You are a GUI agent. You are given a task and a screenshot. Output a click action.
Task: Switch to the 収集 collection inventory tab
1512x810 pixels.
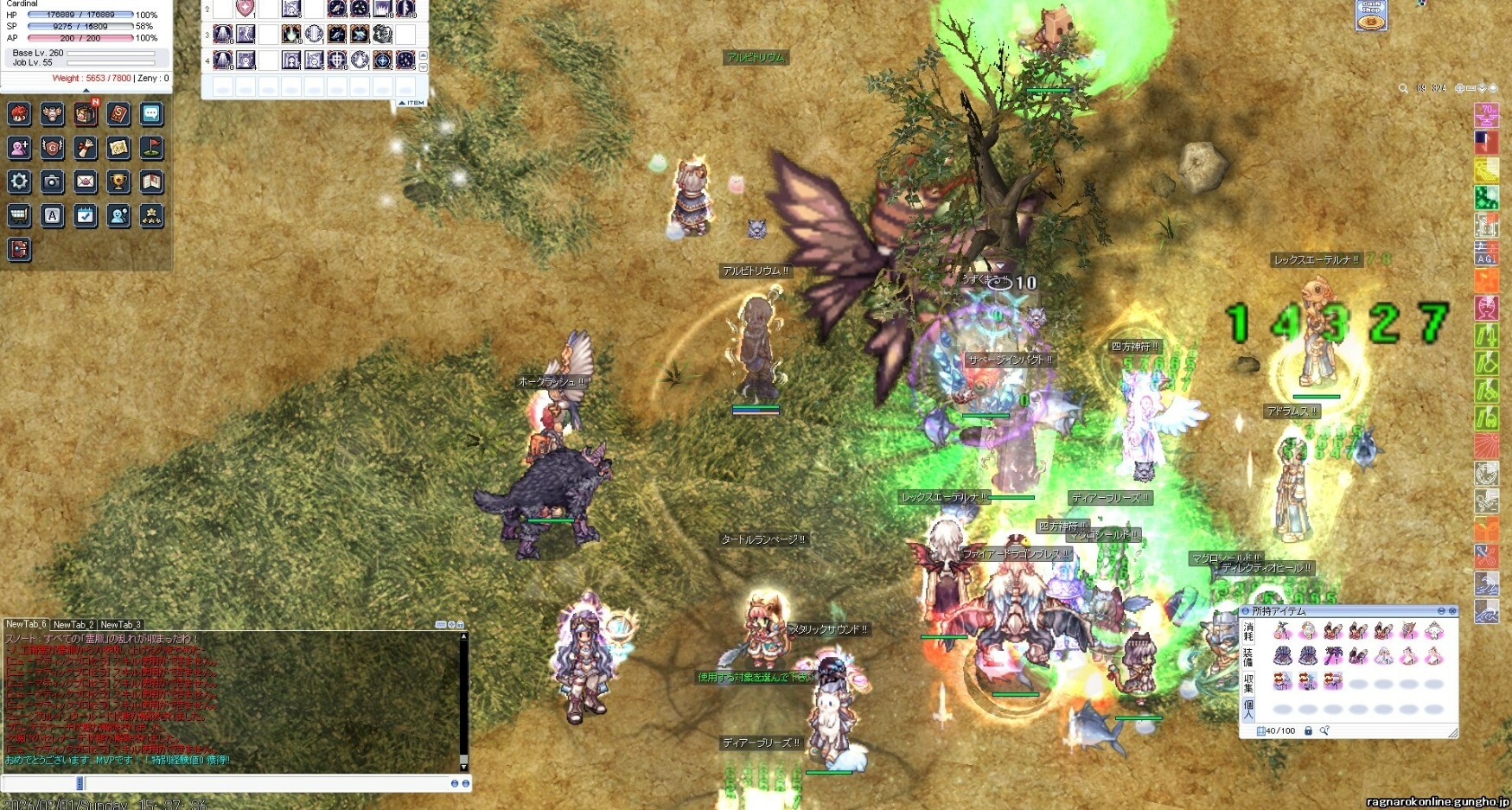1247,683
